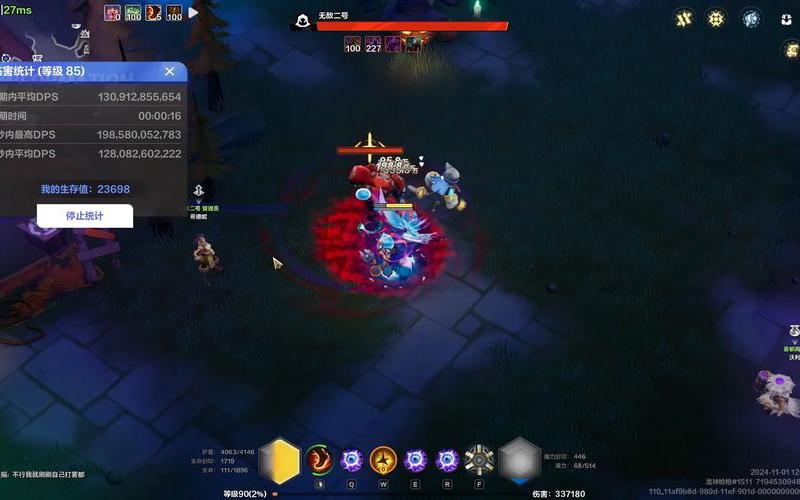Close the damage statistics panel
The image size is (800, 500).
[170, 71]
